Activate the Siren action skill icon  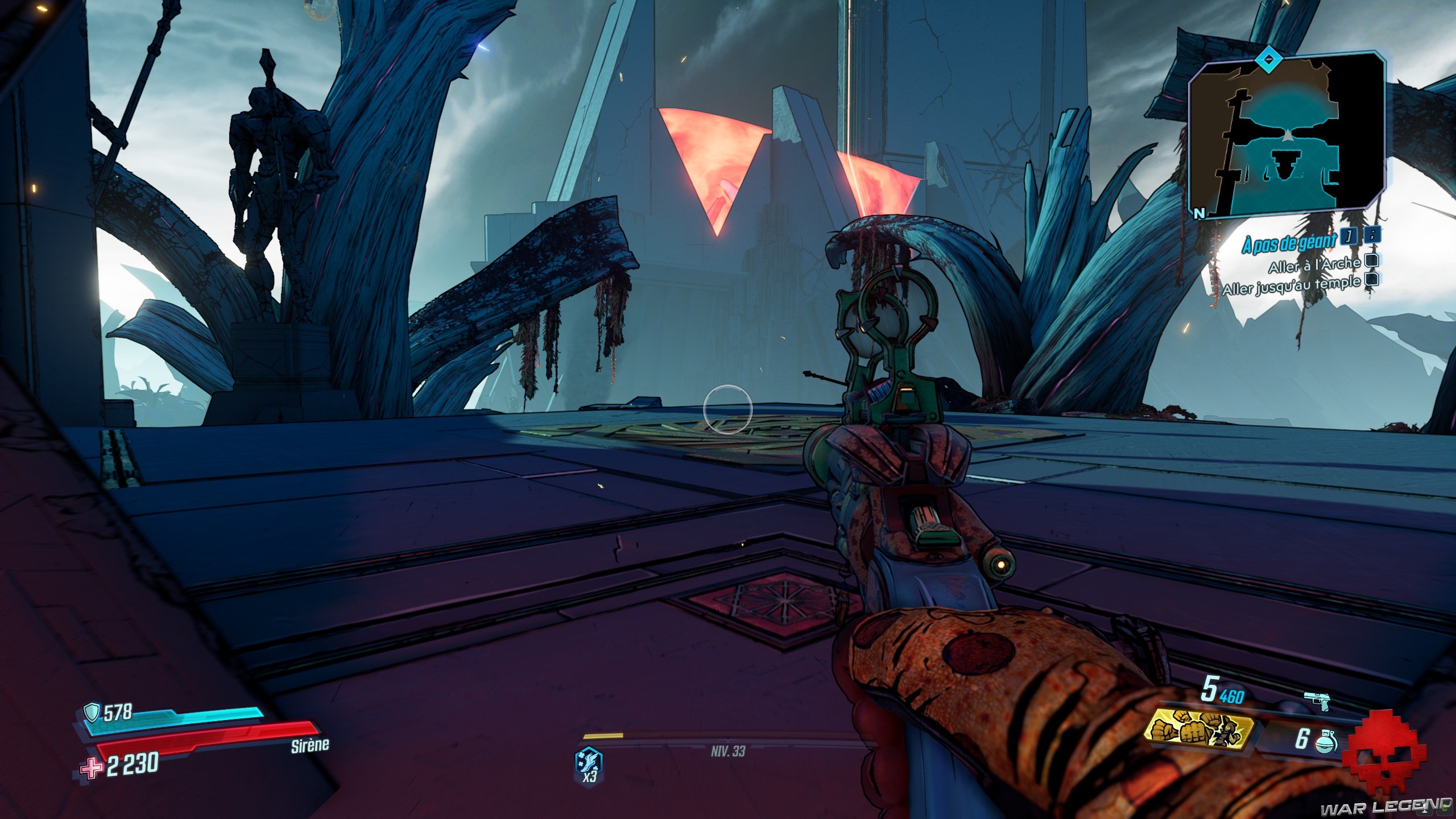(589, 763)
